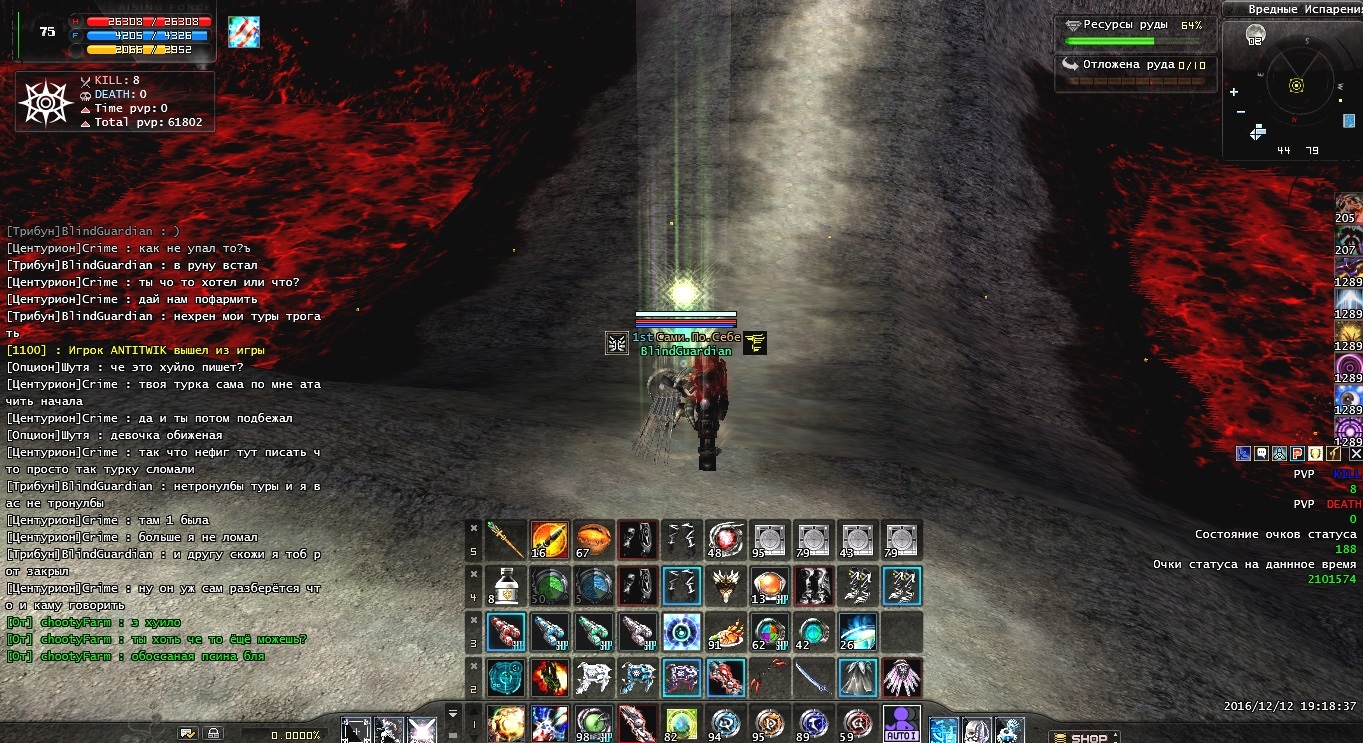Select the golden staff hotbar slot
Image resolution: width=1363 pixels, height=743 pixels.
coord(506,540)
